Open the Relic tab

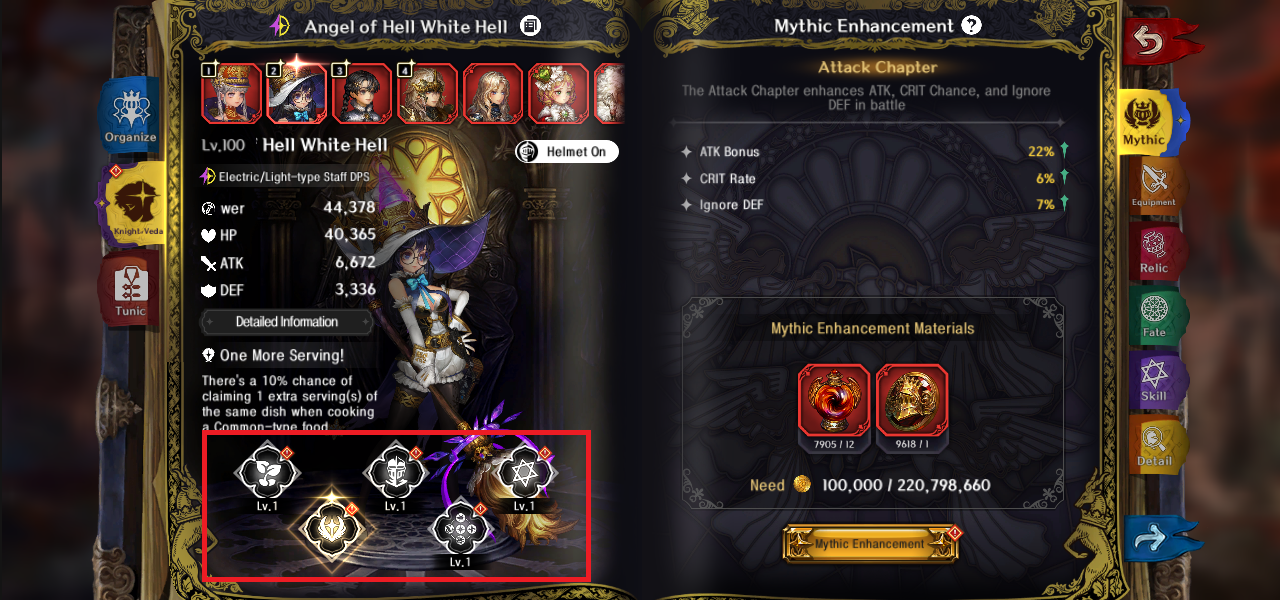(x=1153, y=252)
